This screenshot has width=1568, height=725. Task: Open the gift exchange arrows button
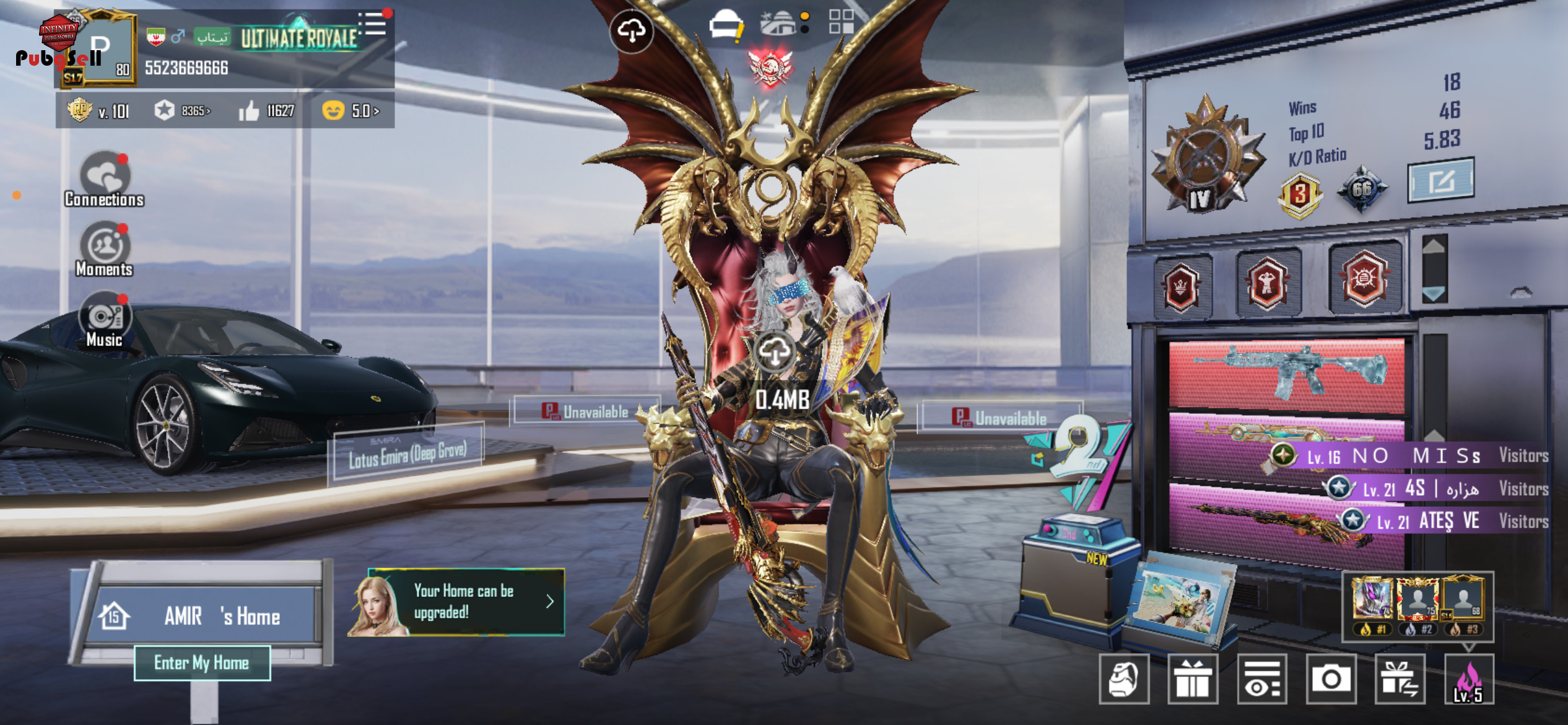coord(1400,679)
